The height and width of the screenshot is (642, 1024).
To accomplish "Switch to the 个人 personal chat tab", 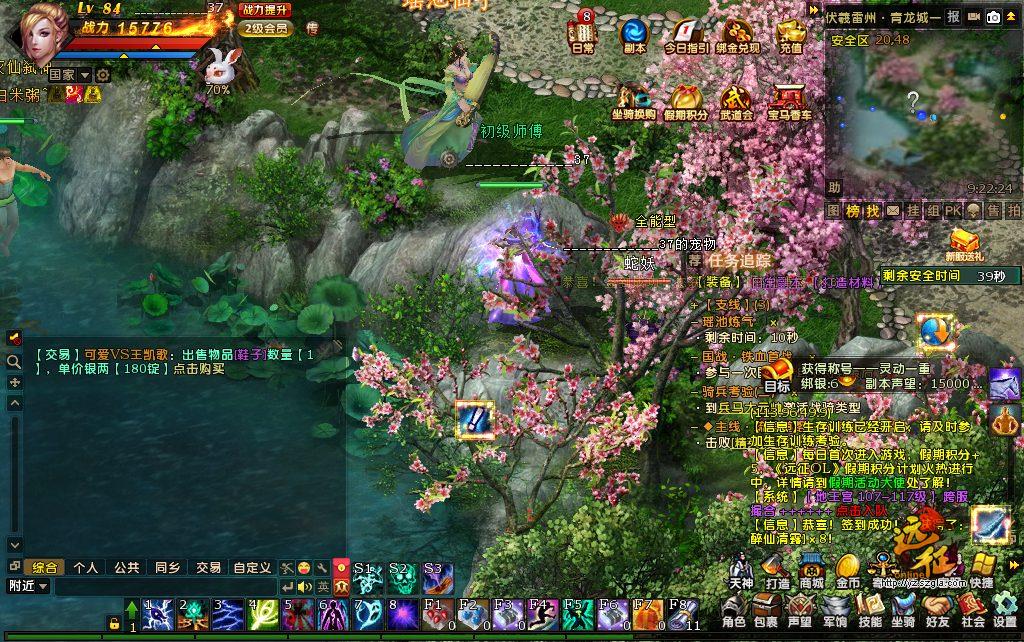I will tap(86, 567).
